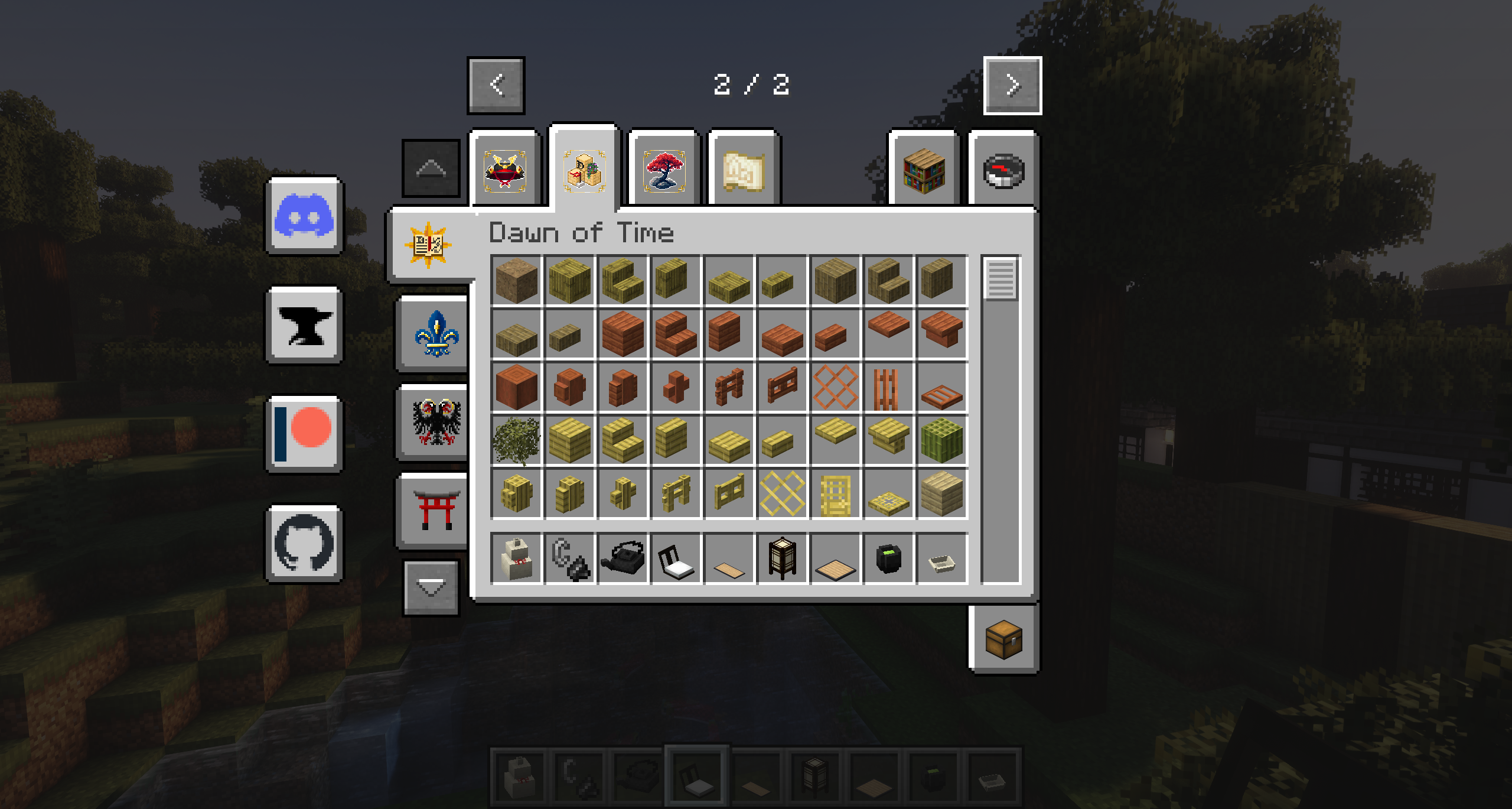Open the chest inventory tab
Image resolution: width=1512 pixels, height=809 pixels.
(x=1003, y=639)
